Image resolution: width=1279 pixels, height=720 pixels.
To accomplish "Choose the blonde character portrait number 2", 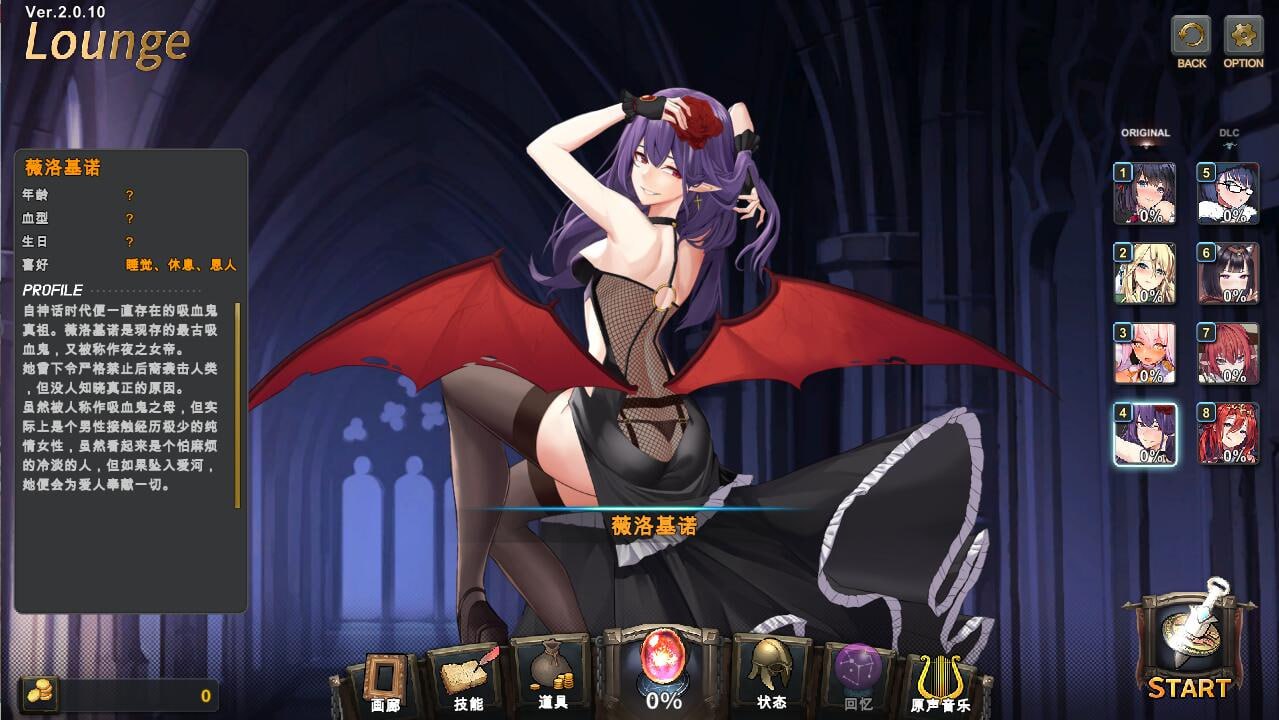I will coord(1145,273).
